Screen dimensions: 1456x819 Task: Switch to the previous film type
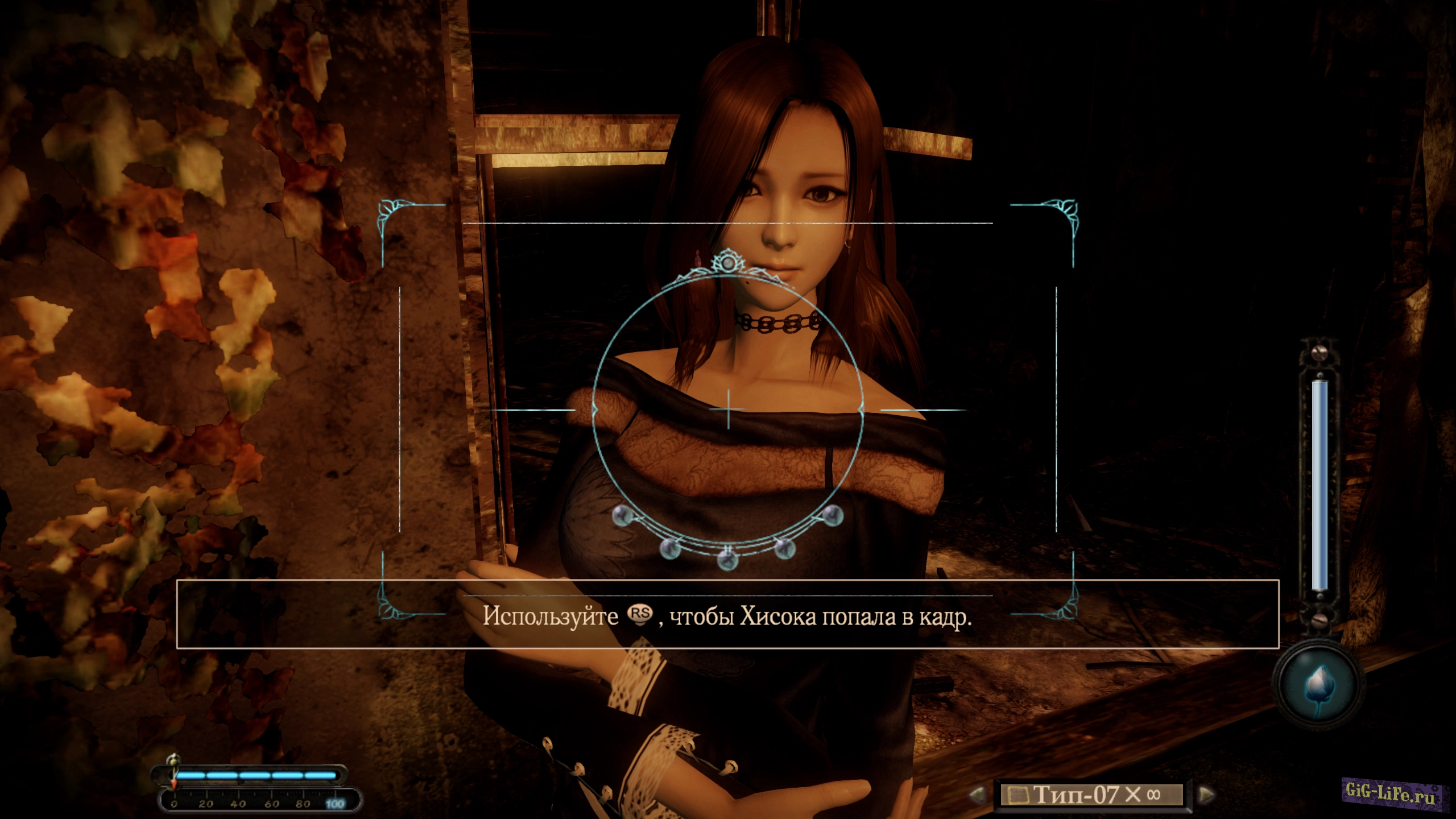click(977, 794)
